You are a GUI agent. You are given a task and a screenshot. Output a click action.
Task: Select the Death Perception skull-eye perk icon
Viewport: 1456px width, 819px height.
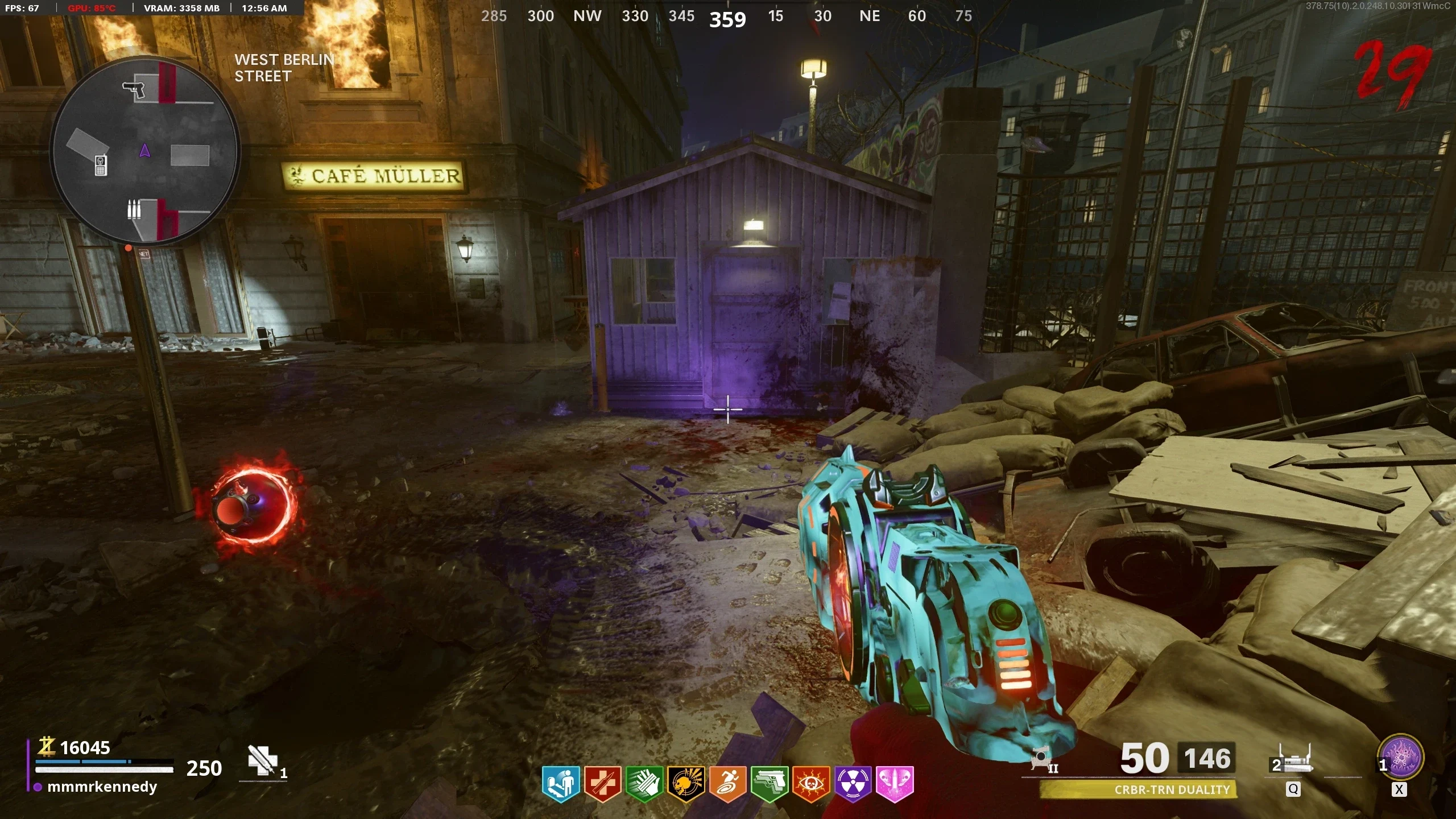click(811, 784)
